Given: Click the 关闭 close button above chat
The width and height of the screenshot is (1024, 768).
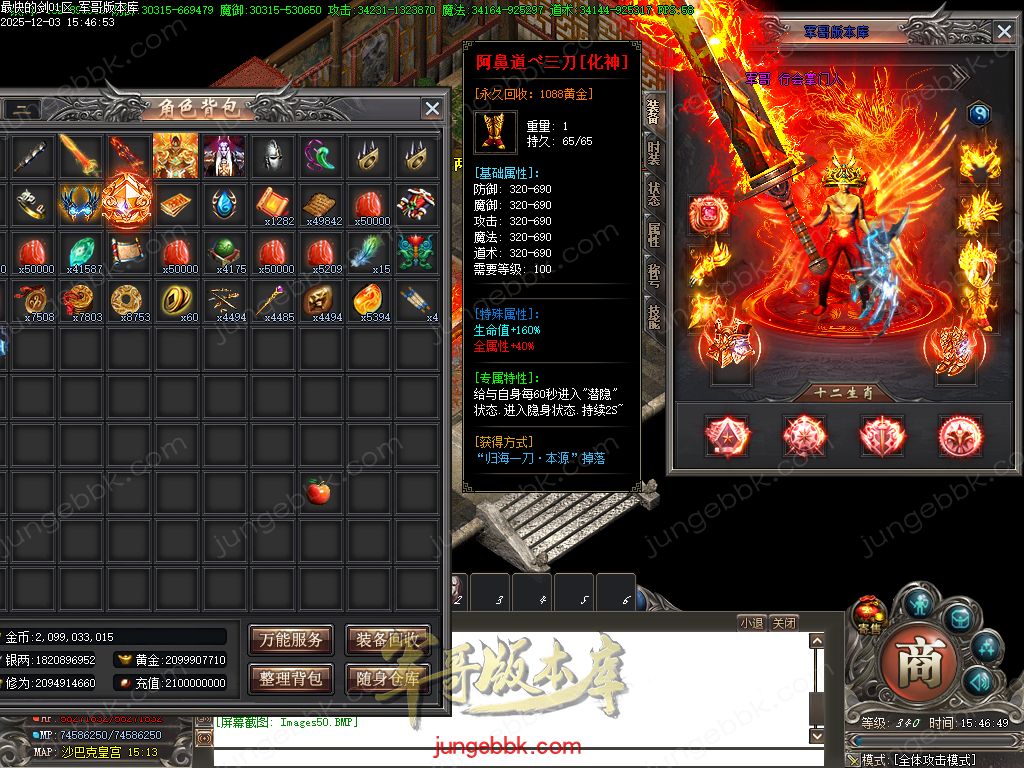Looking at the screenshot, I should pos(785,623).
